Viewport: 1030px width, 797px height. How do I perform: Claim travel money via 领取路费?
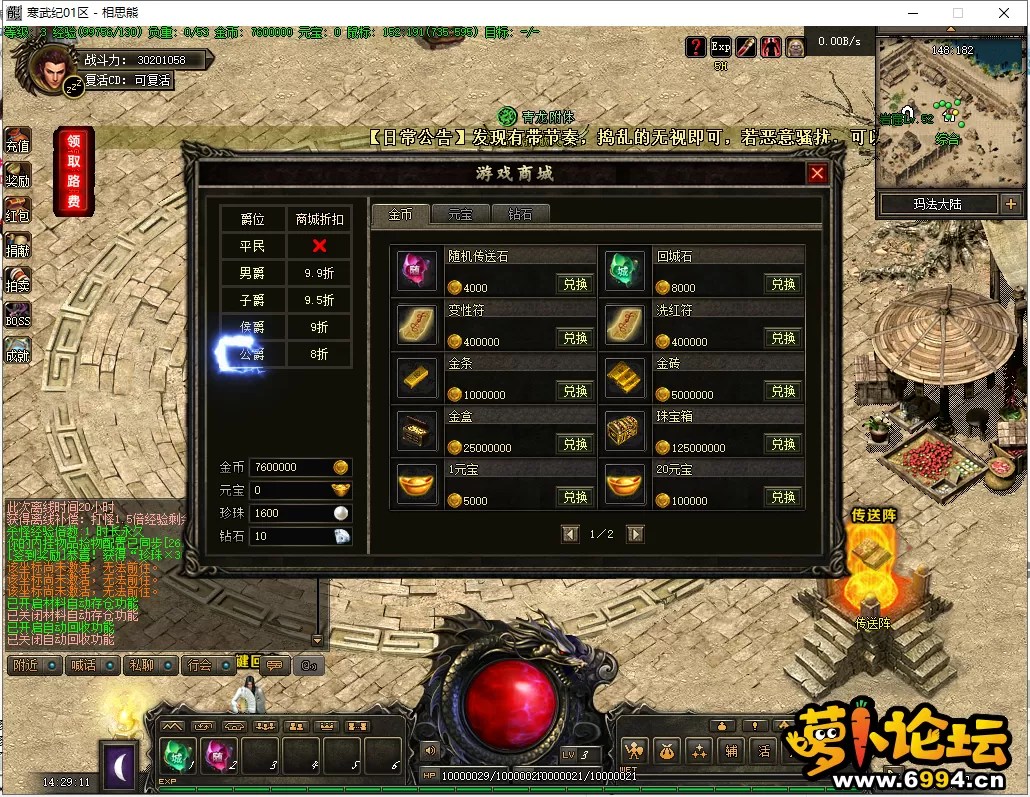(74, 171)
